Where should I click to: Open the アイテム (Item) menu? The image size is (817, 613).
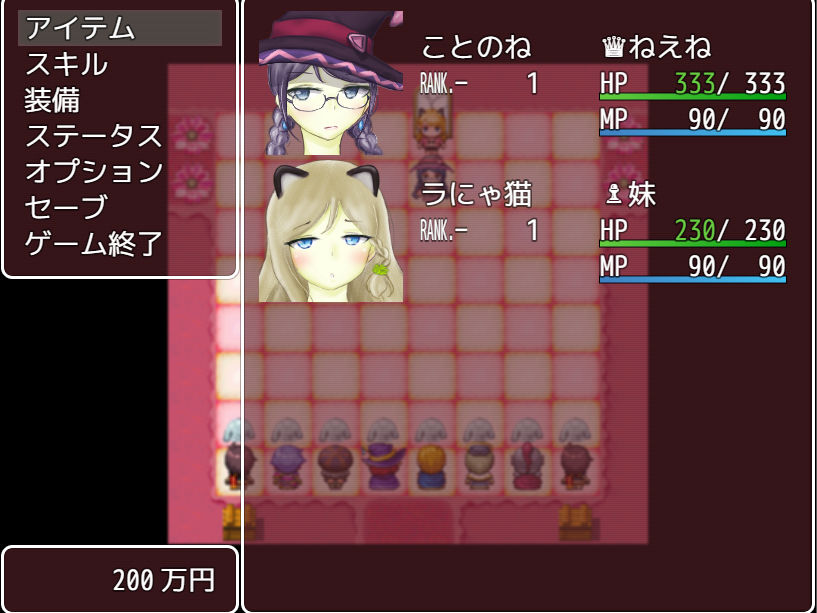coord(80,28)
